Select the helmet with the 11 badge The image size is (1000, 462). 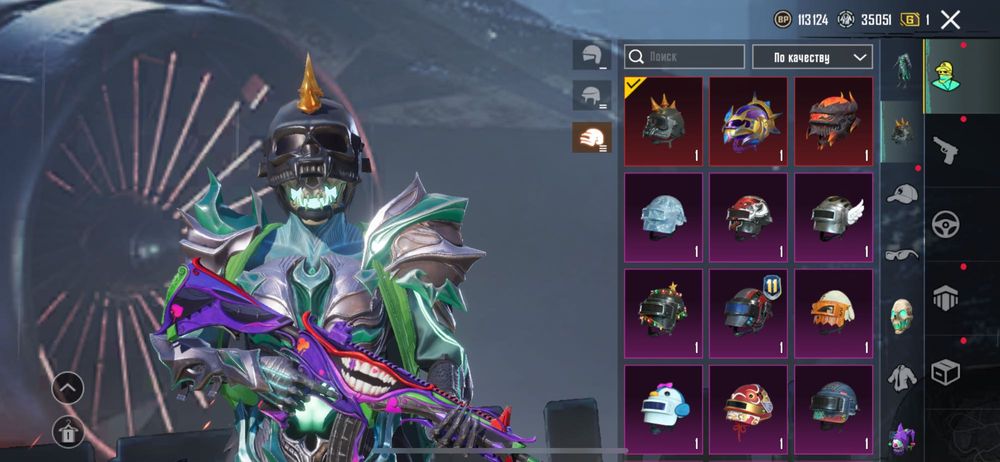pyautogui.click(x=748, y=313)
